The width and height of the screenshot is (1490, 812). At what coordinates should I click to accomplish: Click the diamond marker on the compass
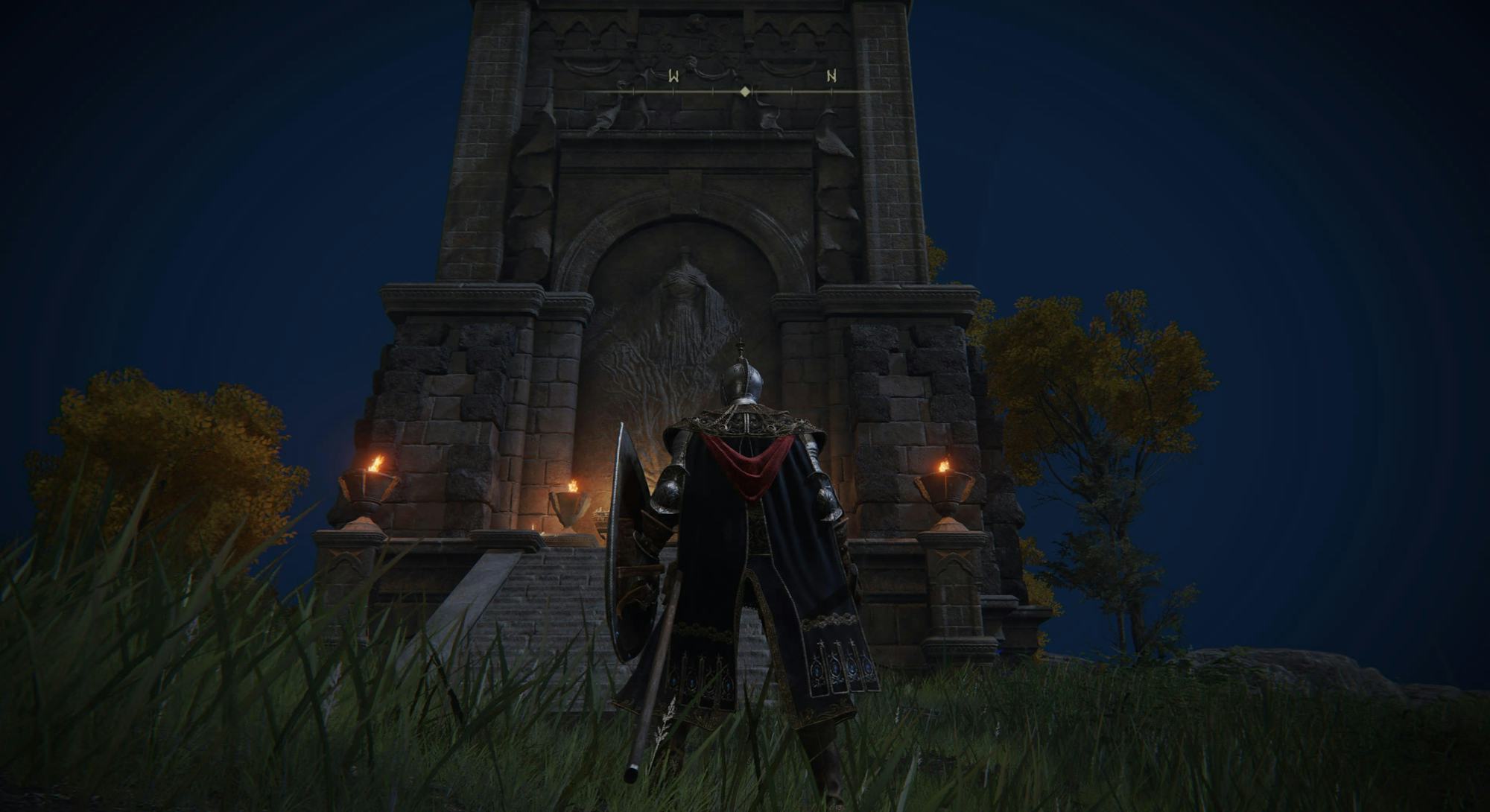coord(745,92)
